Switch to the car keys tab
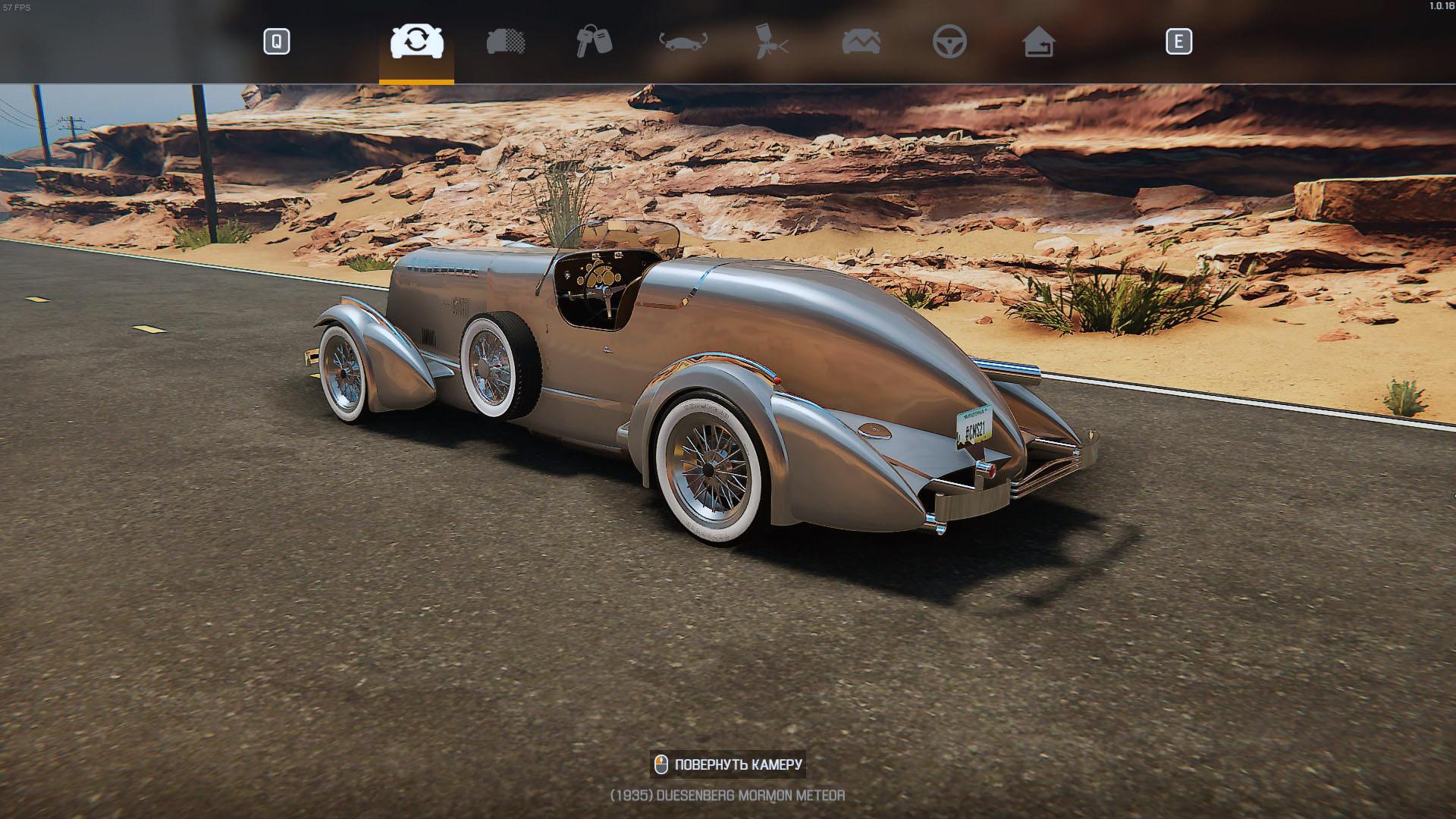Viewport: 1456px width, 819px height. (594, 42)
